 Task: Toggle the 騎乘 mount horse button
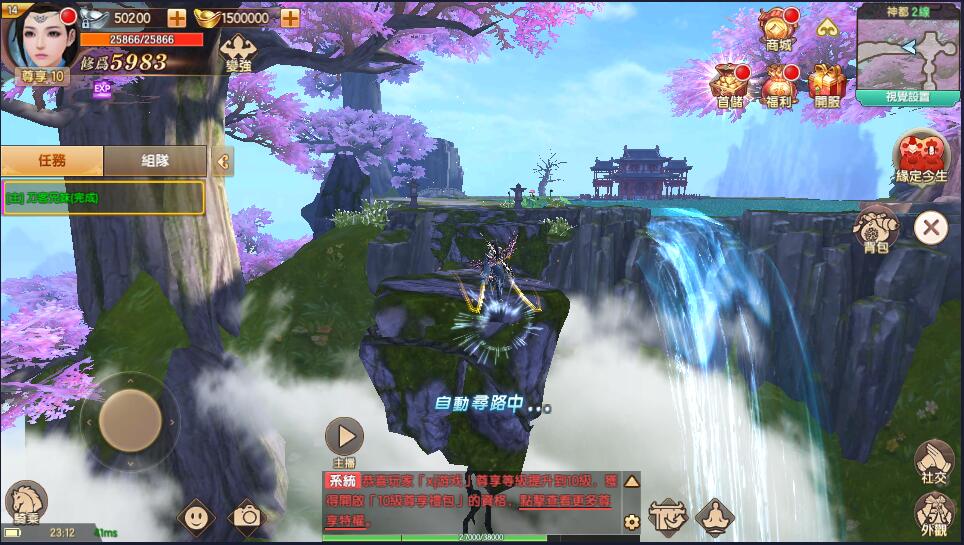click(25, 501)
